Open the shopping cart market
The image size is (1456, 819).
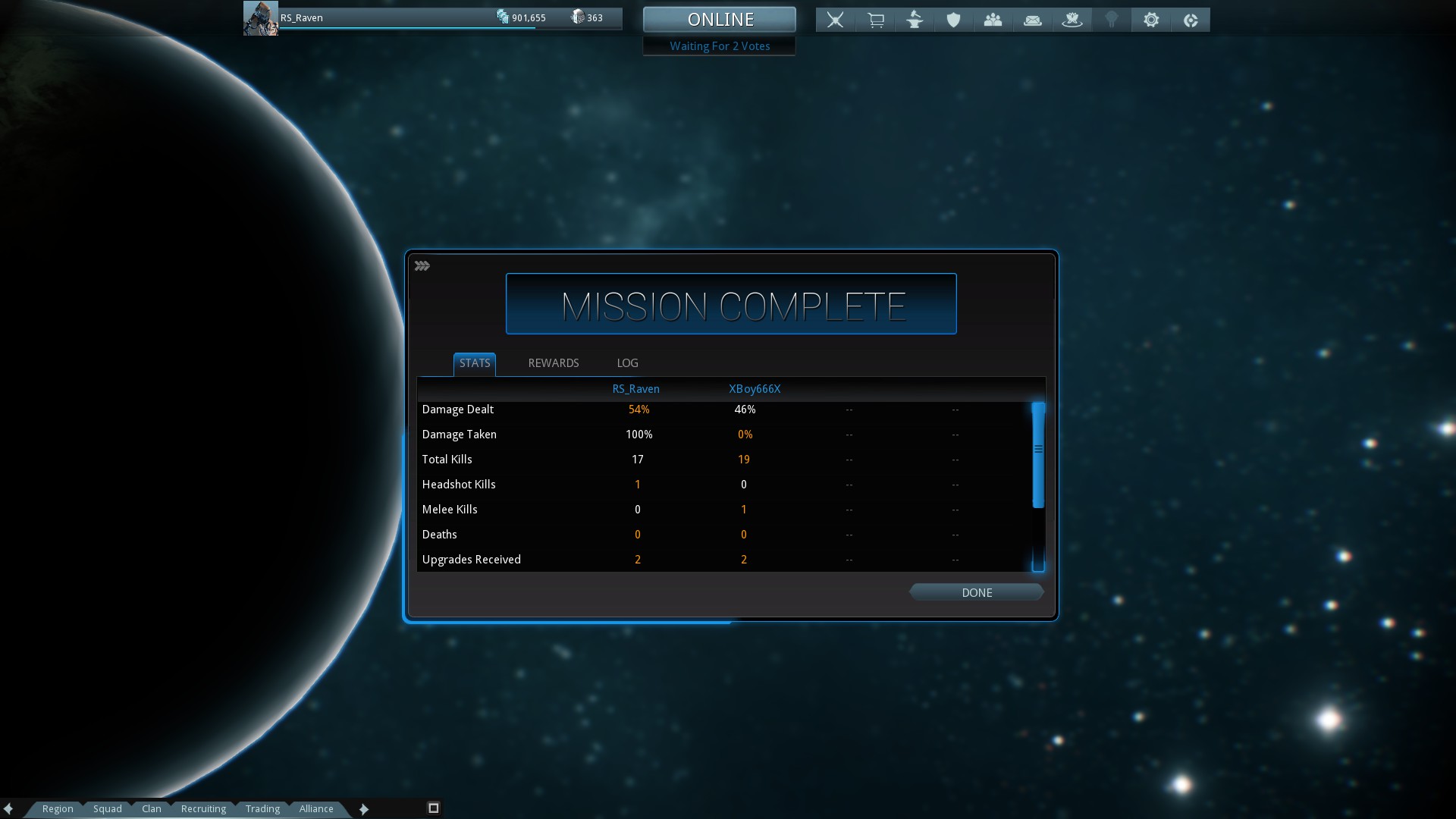[x=875, y=20]
